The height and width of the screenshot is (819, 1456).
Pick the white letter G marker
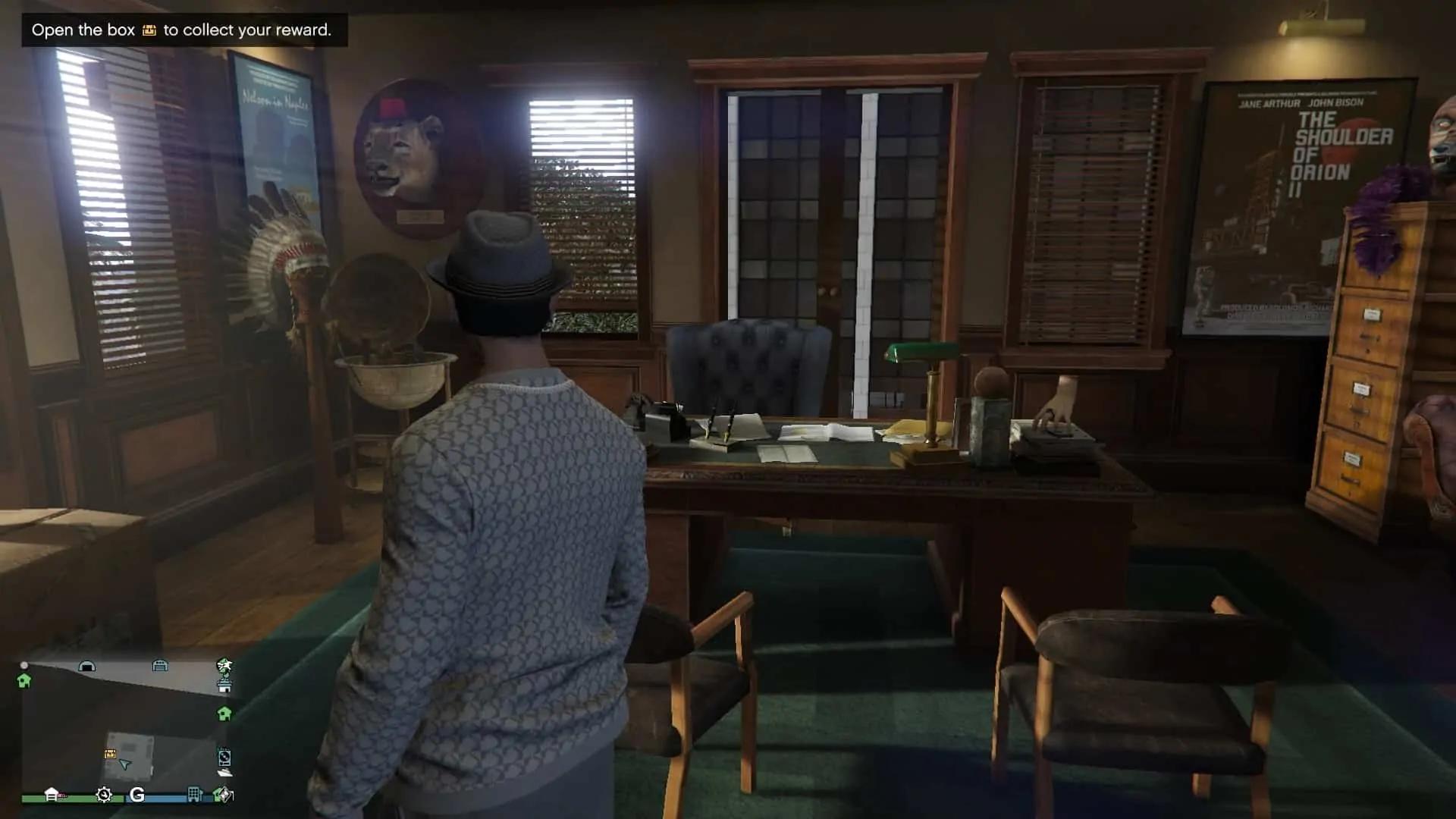137,795
